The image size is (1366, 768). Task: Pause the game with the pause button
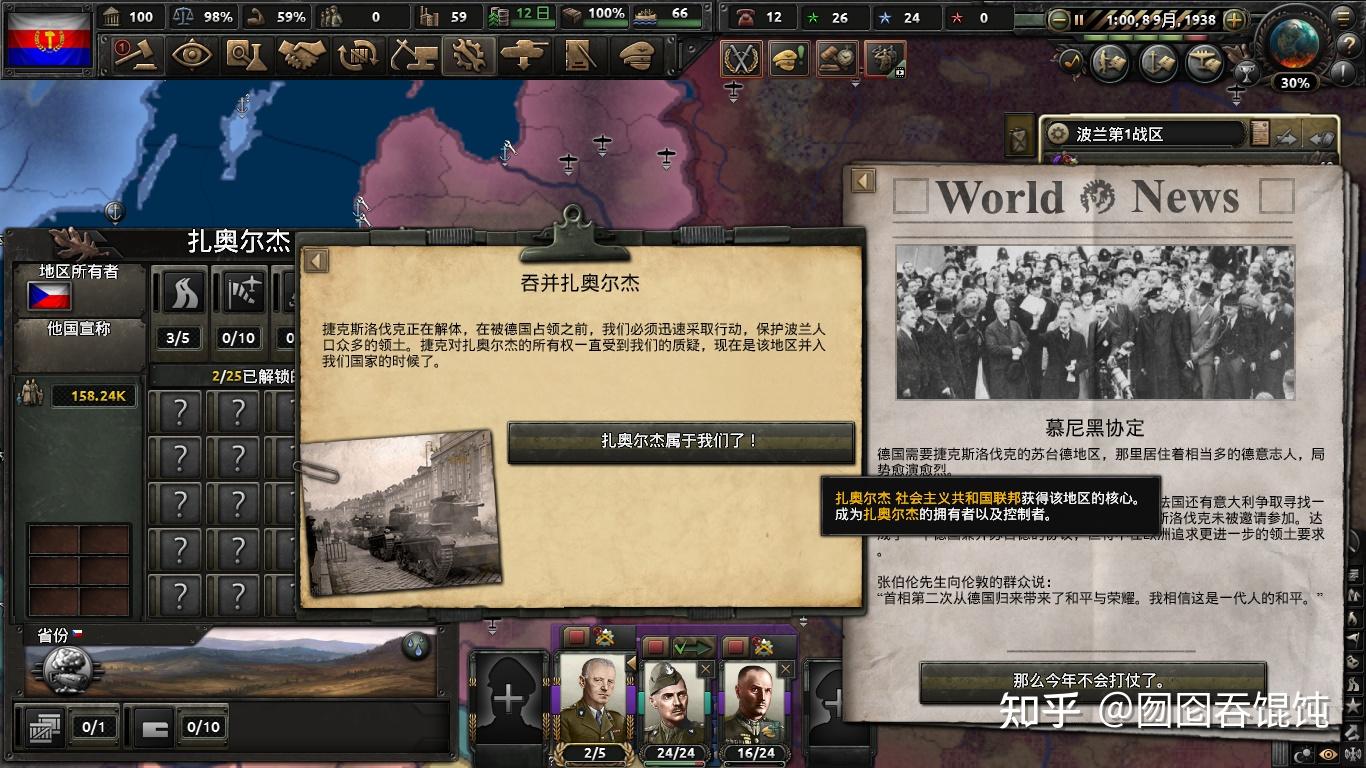point(1080,18)
